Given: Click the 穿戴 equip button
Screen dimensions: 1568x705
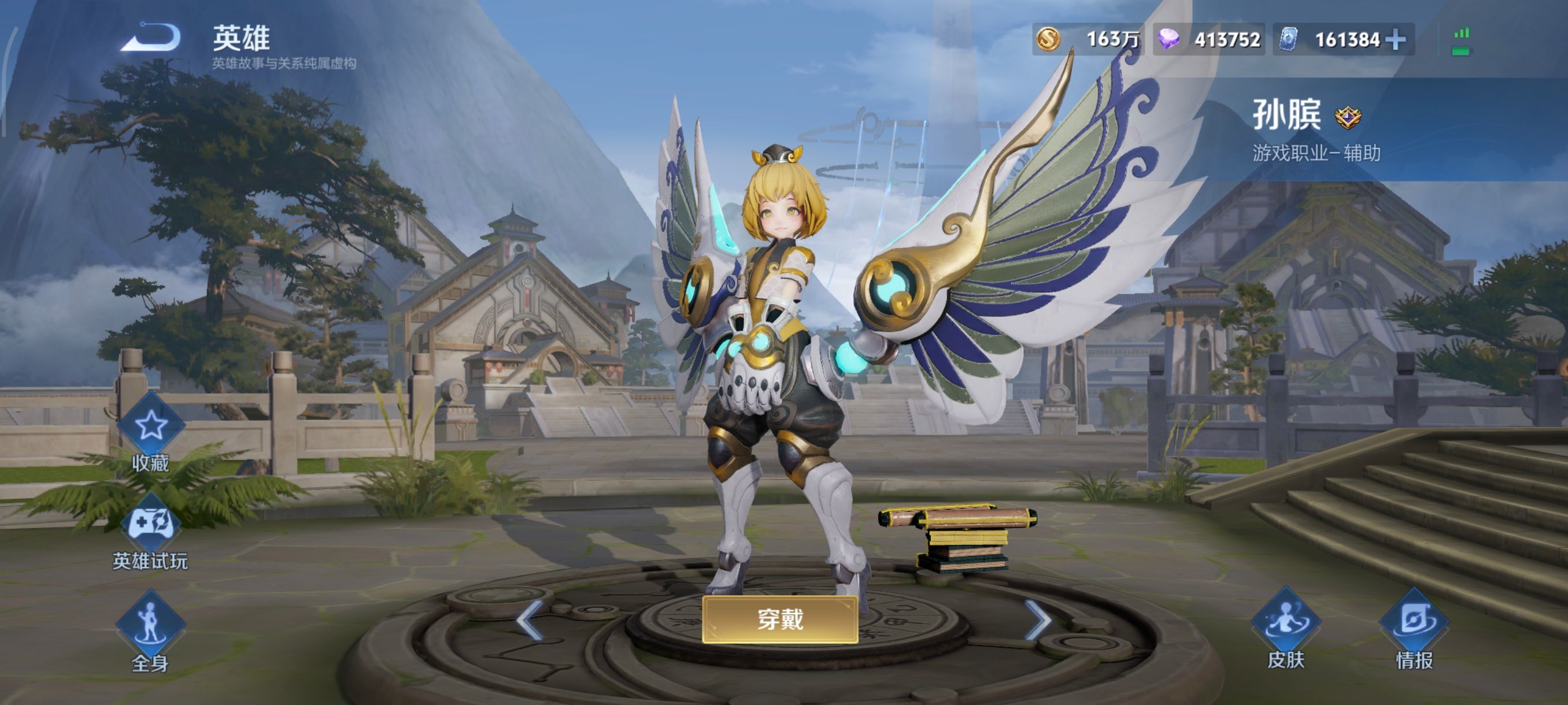Looking at the screenshot, I should click(x=780, y=619).
